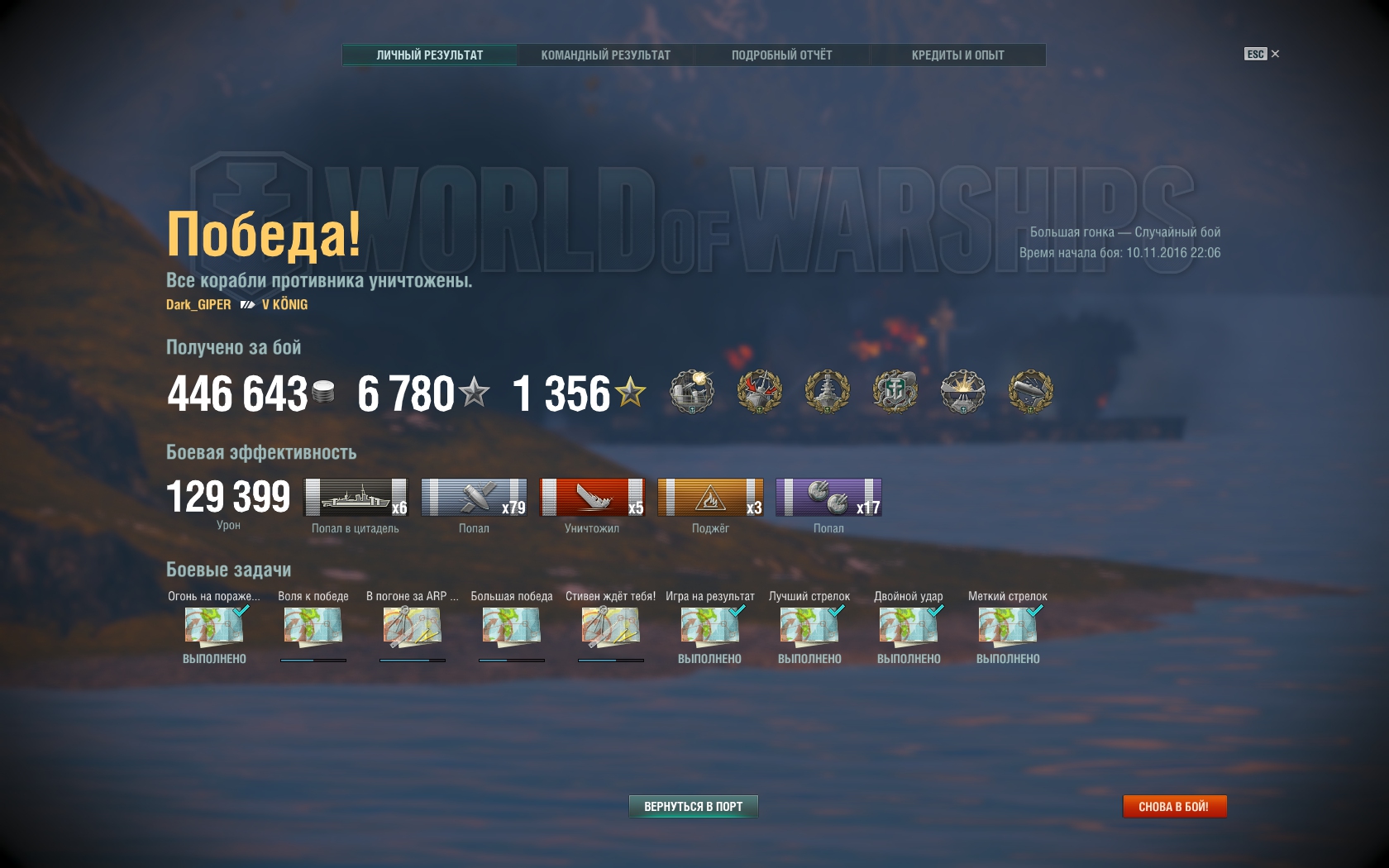Click the Dark_GIPER player name

198,304
